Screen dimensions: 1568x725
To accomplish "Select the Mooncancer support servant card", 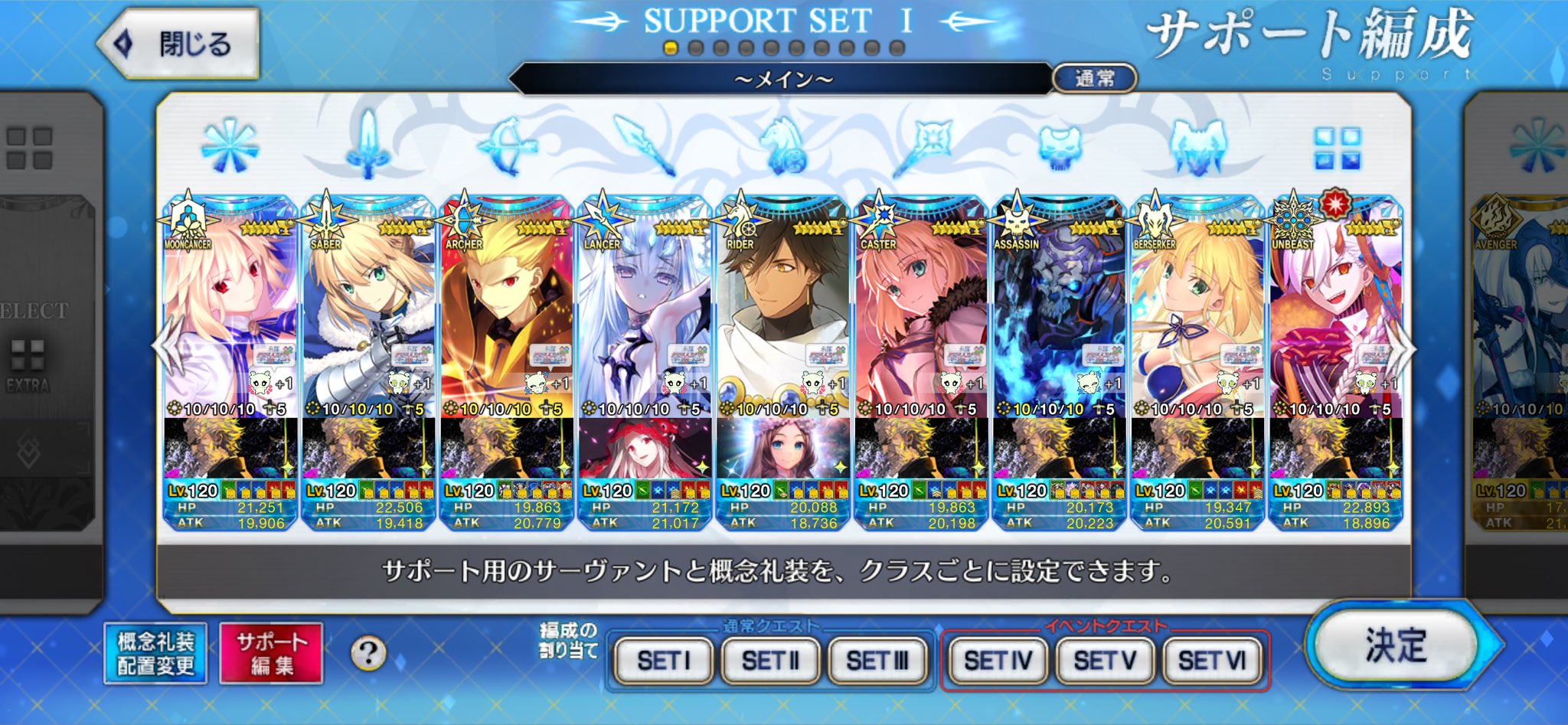I will [230, 322].
